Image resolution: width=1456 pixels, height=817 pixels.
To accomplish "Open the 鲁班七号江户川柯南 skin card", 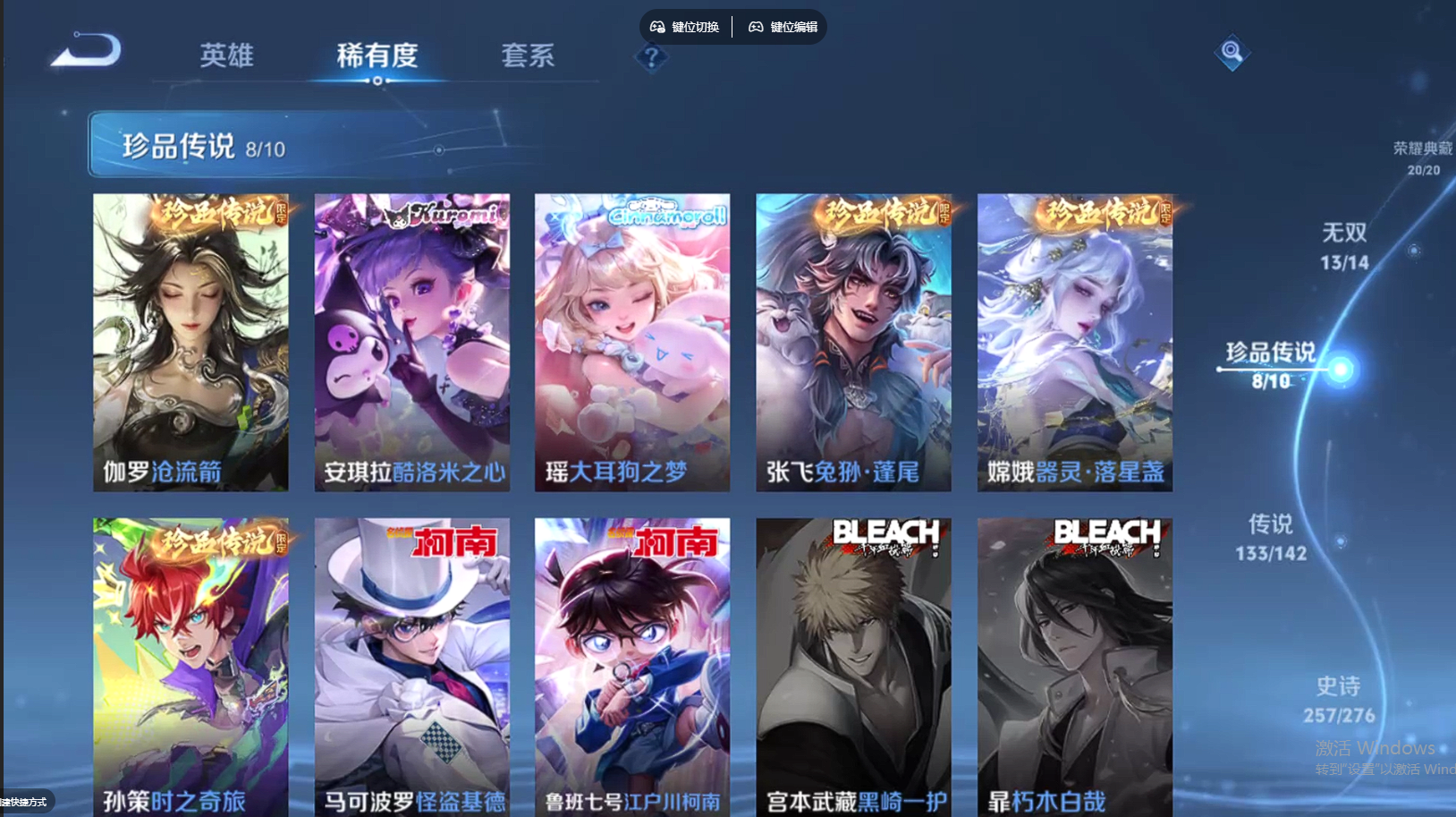I will pyautogui.click(x=632, y=662).
